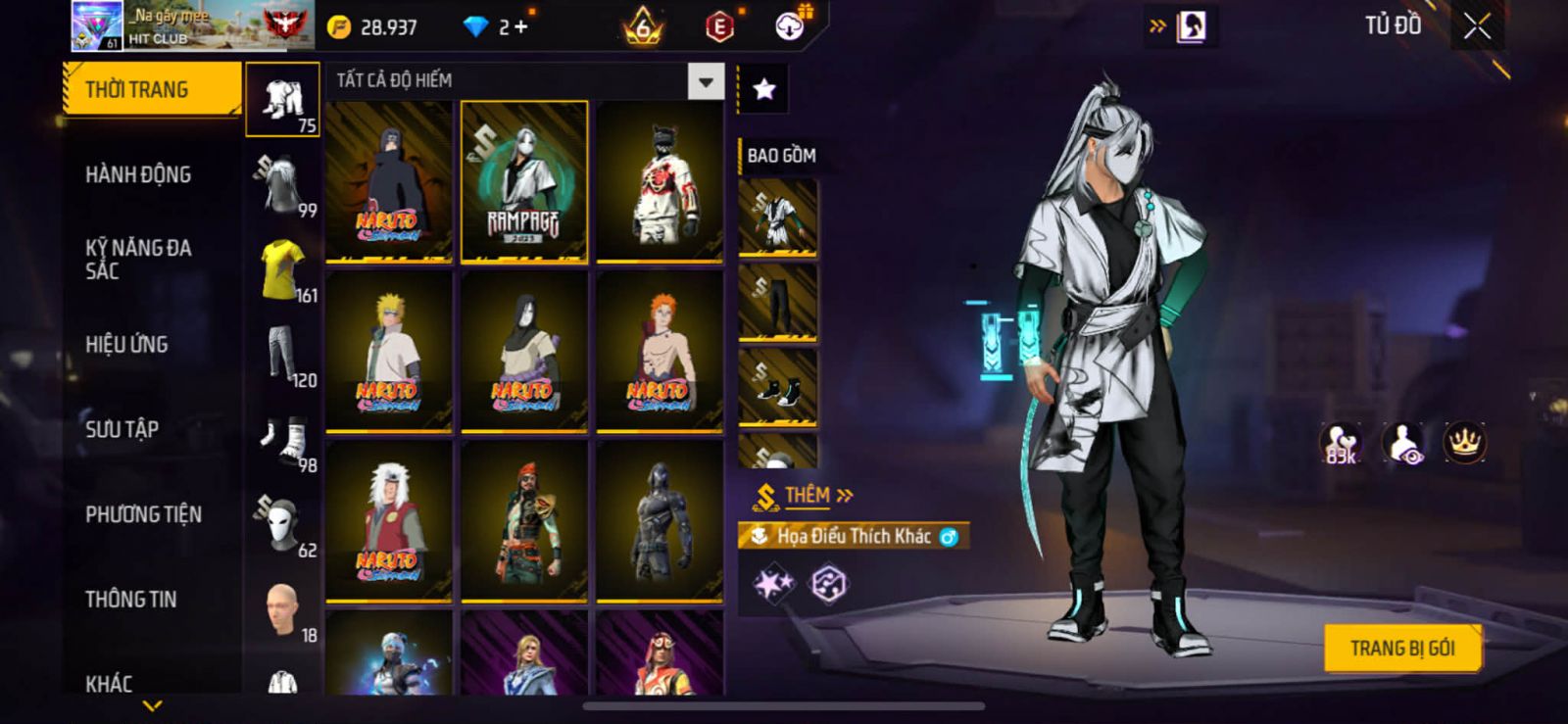Pick the white-haired red-robed Naruto outfit
The height and width of the screenshot is (724, 1568).
pos(389,520)
